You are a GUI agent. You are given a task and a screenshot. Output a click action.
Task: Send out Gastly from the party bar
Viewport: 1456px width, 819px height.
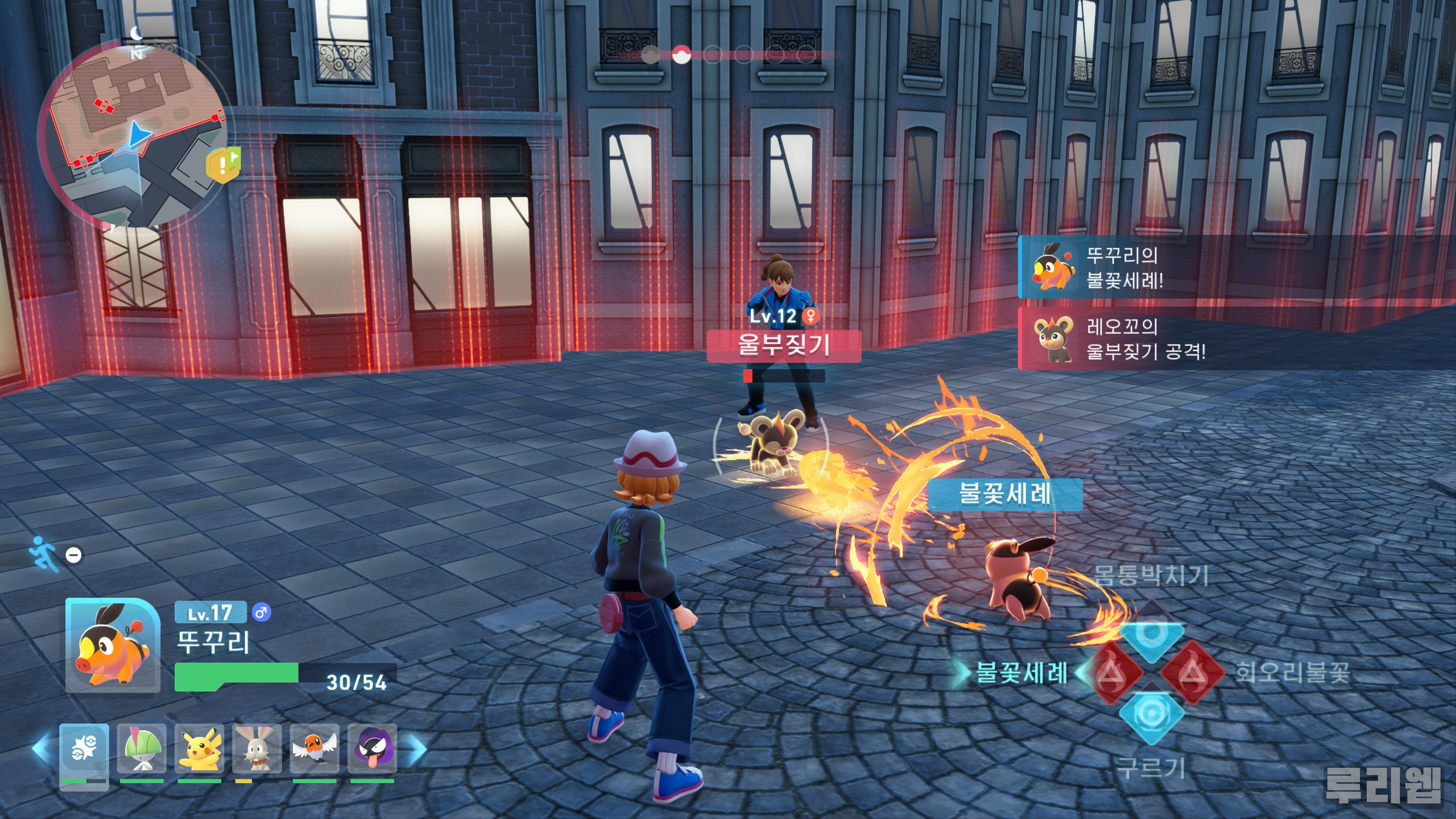(372, 748)
